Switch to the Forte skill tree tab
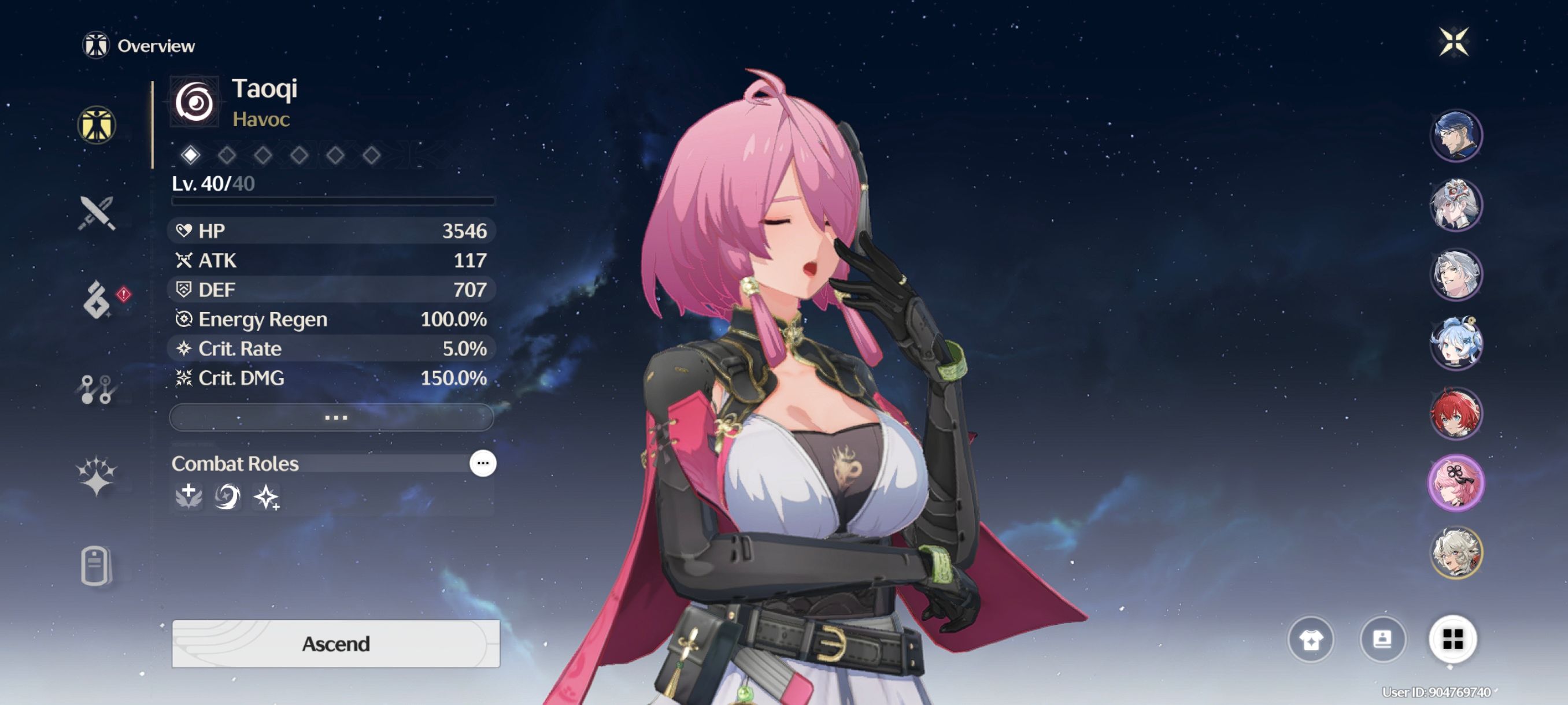The image size is (1568, 705). click(x=97, y=389)
